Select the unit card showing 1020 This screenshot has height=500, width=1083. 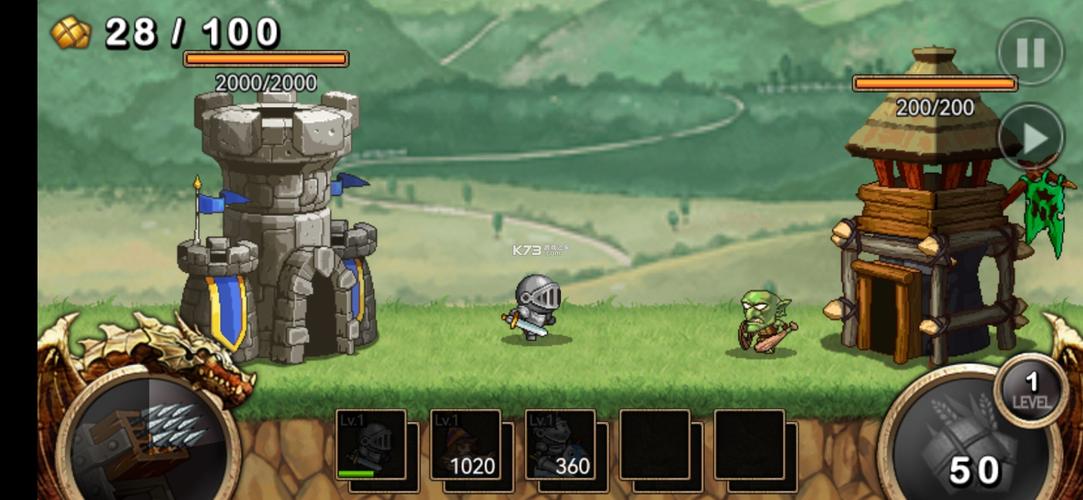coord(465,445)
